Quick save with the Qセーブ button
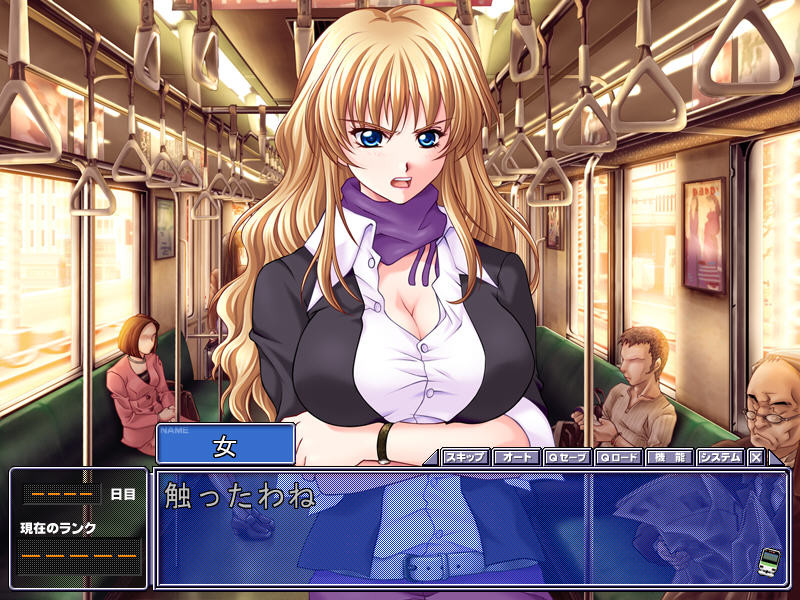Screen dimensions: 800x600 568,457
